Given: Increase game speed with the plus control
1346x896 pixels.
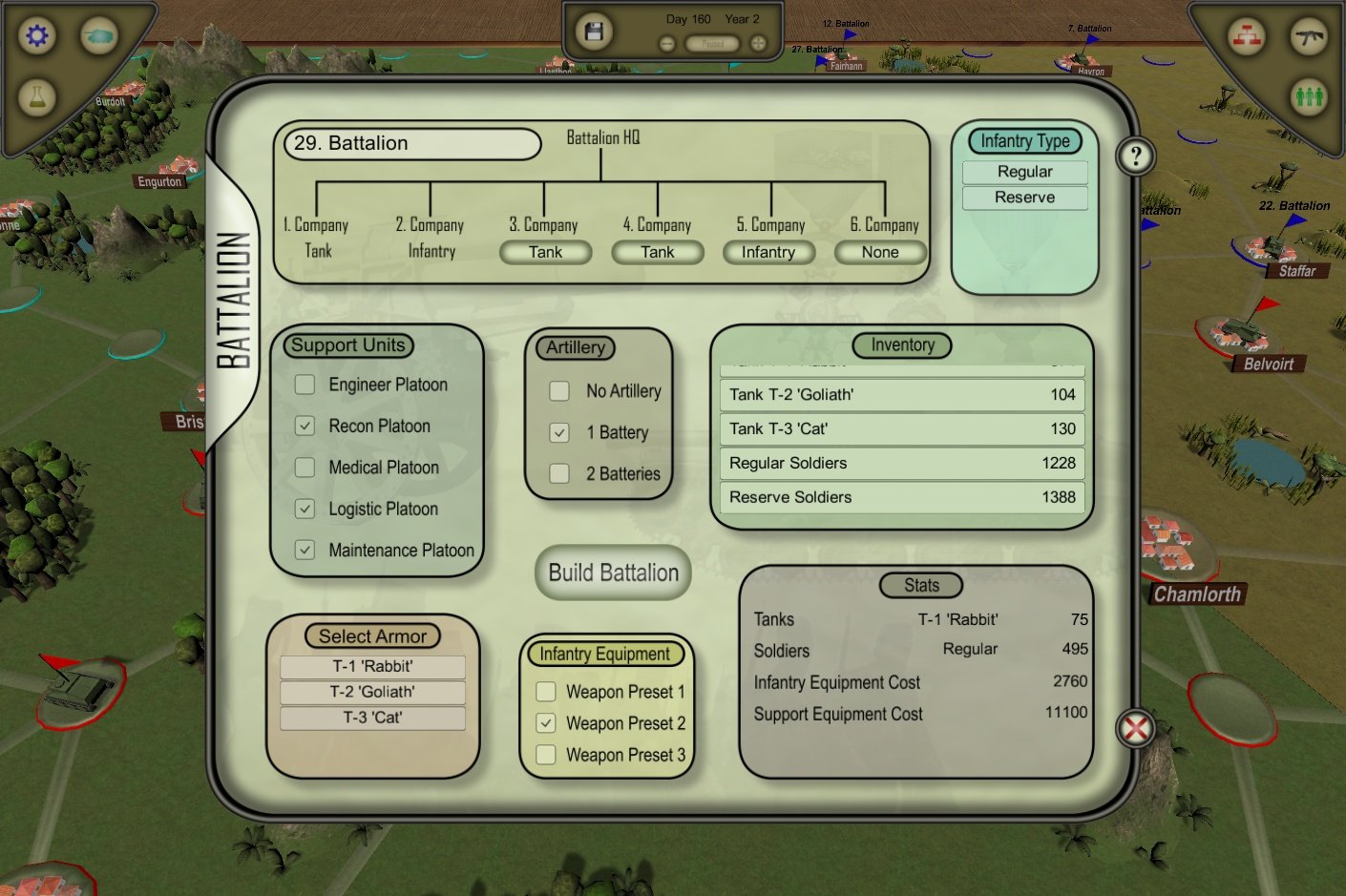Looking at the screenshot, I should pyautogui.click(x=755, y=43).
